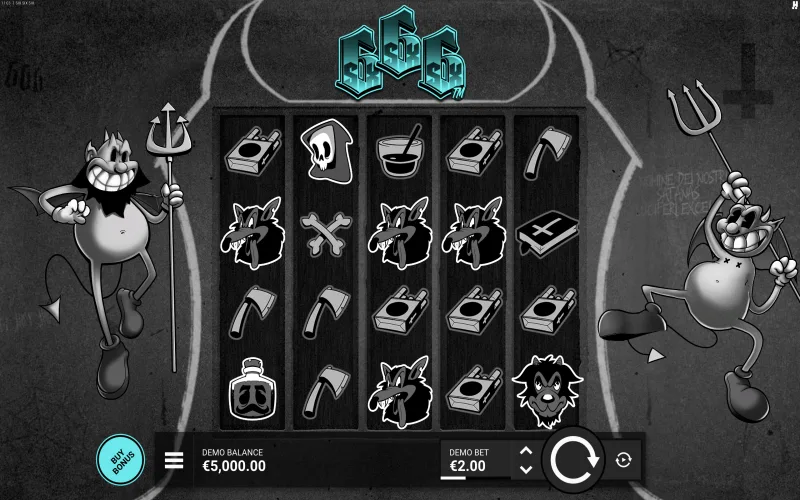Open the hamburger menu
The width and height of the screenshot is (800, 500).
(x=174, y=460)
